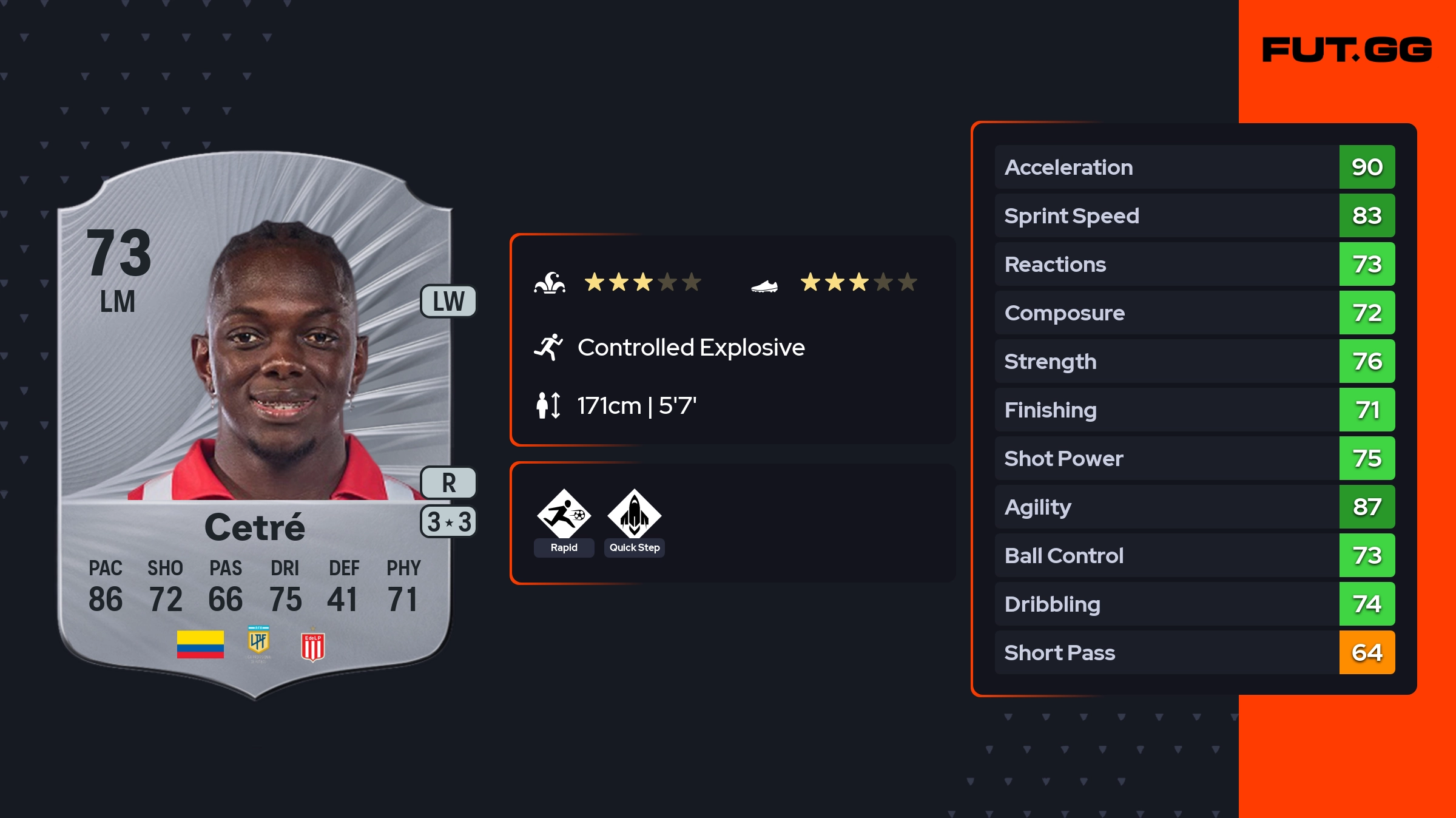Click the skill moves jester icon
1456x818 pixels.
[x=550, y=283]
